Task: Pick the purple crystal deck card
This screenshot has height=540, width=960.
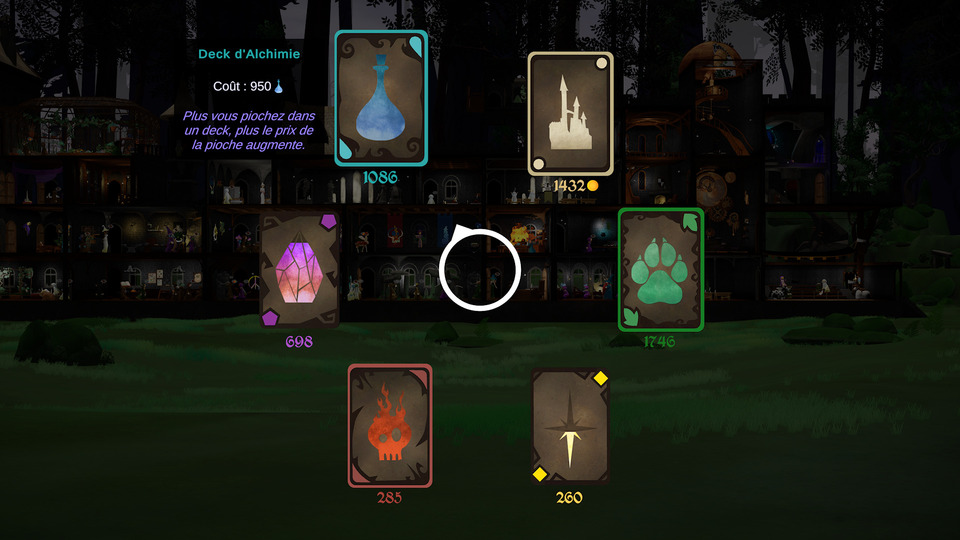Action: (299, 269)
